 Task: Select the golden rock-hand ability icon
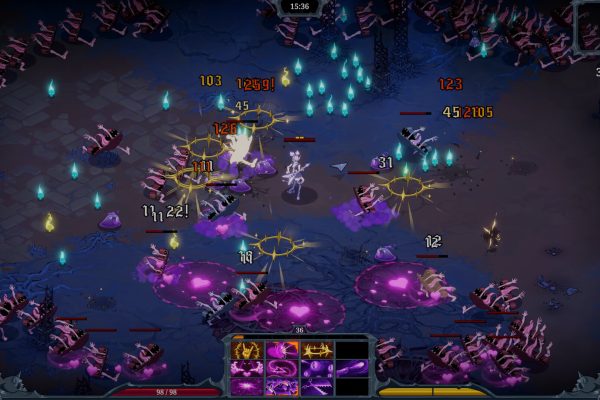tap(246, 350)
